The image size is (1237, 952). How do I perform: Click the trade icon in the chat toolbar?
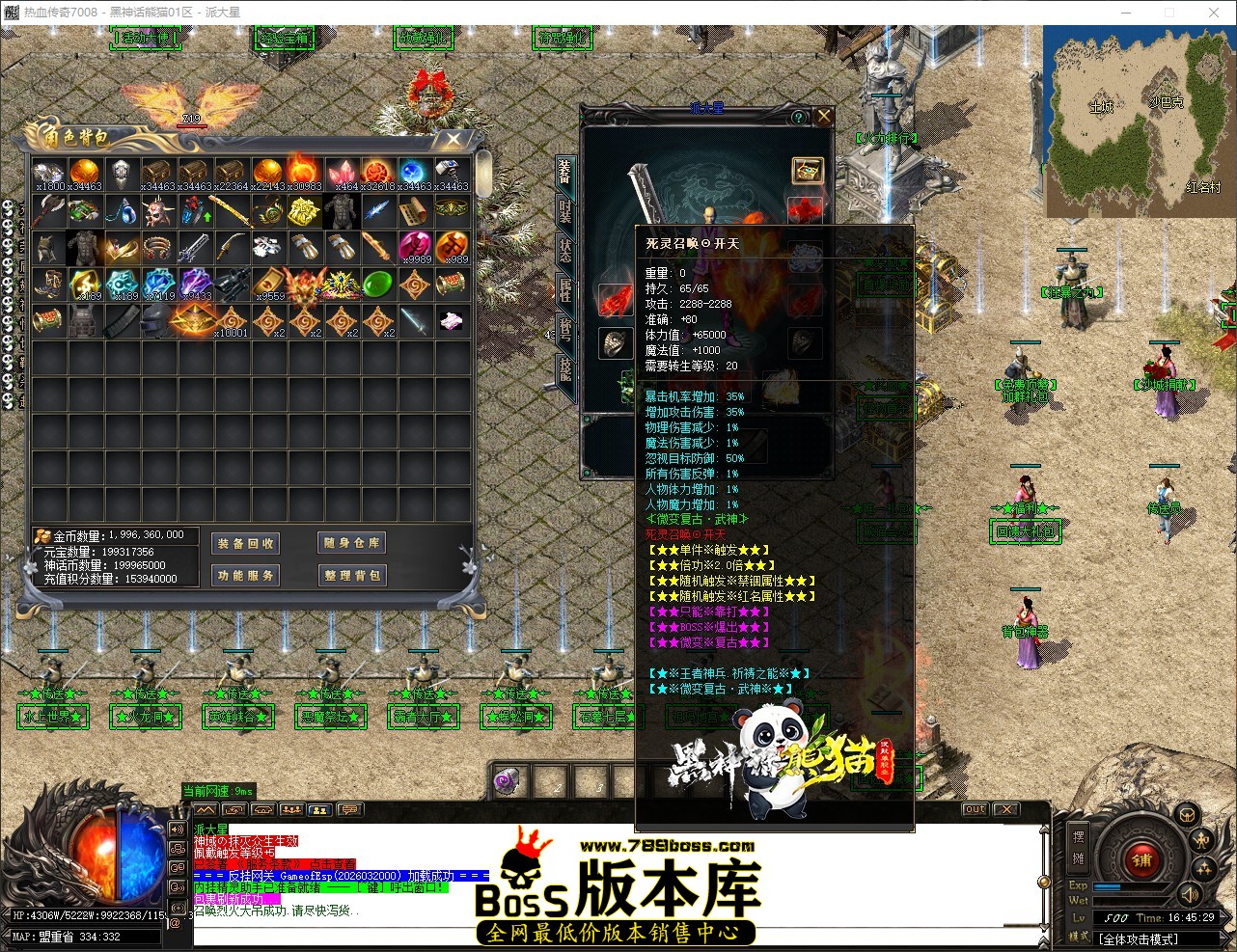coord(234,810)
